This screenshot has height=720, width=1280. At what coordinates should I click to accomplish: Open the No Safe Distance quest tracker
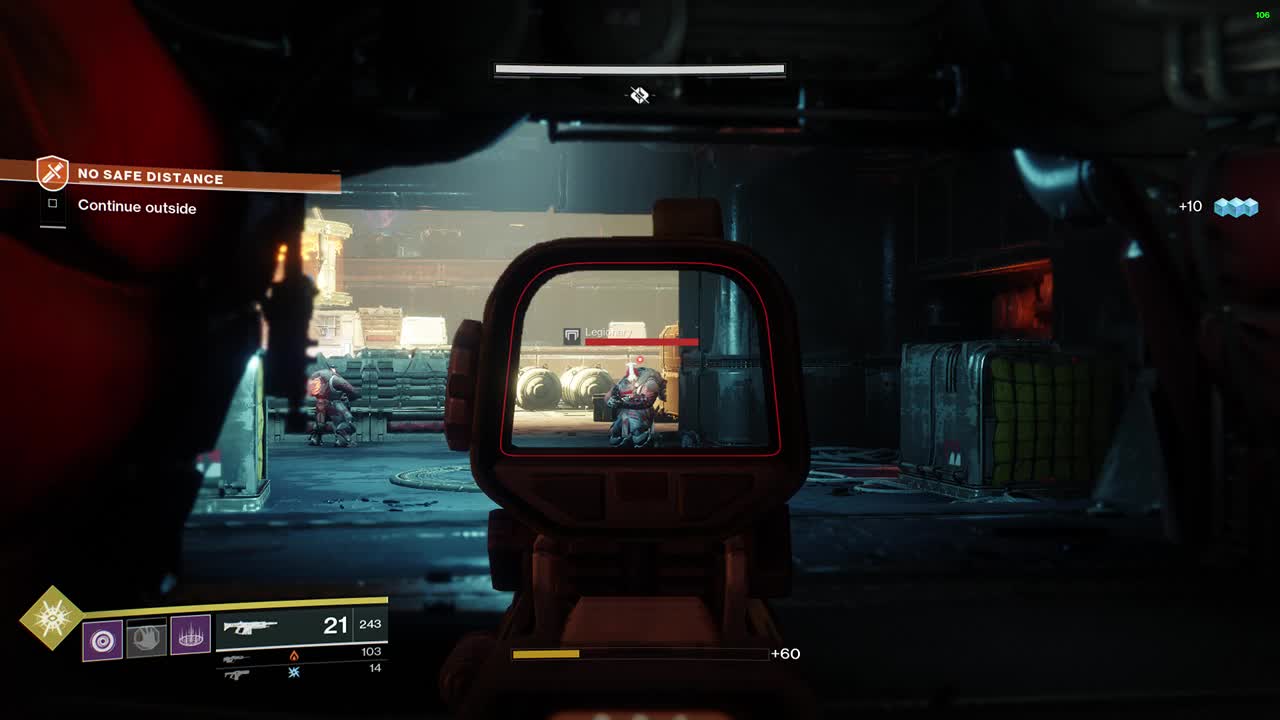click(150, 177)
